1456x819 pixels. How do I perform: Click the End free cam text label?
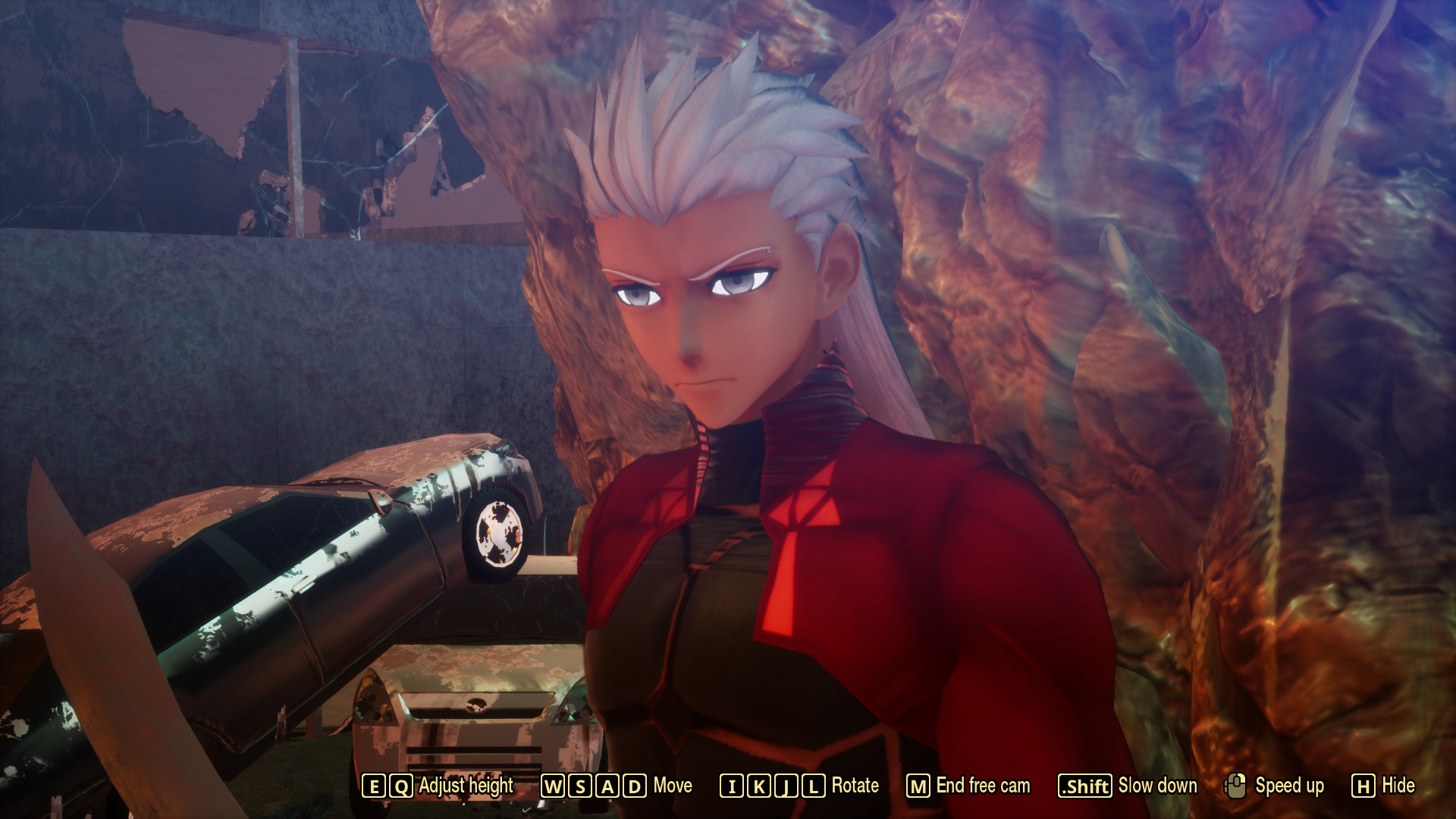click(982, 787)
